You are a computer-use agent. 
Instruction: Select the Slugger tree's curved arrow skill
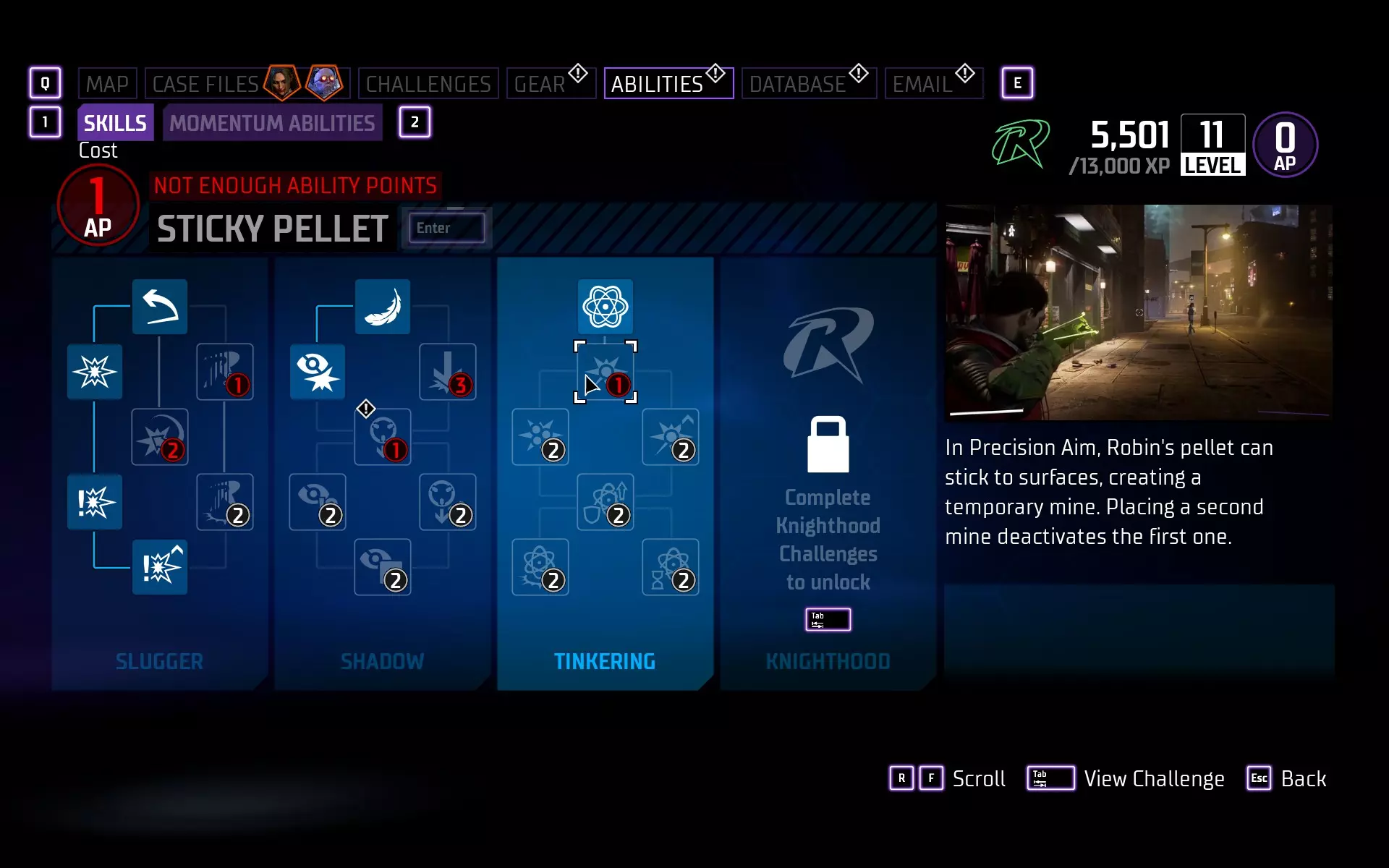tap(160, 307)
